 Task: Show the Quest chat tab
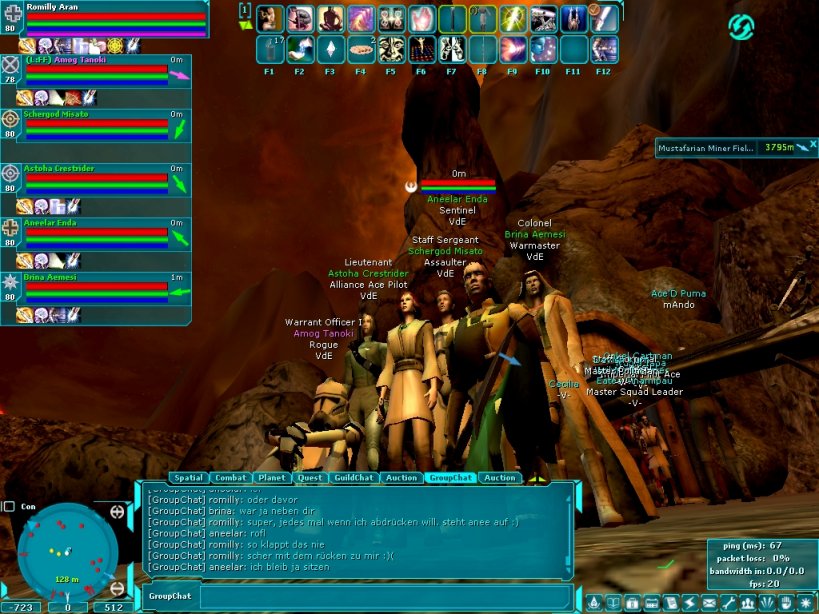(310, 478)
